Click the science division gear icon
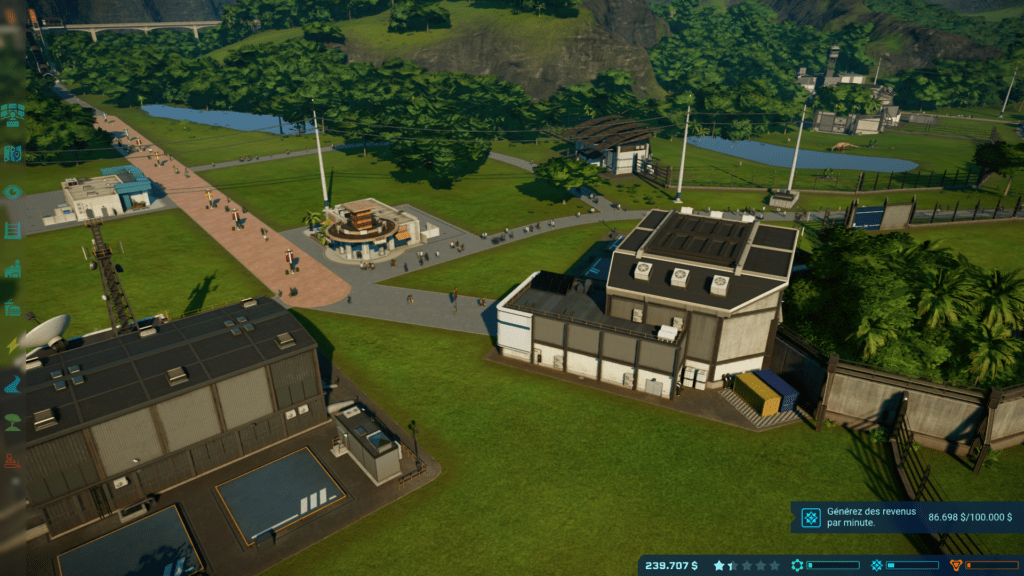 (x=797, y=565)
